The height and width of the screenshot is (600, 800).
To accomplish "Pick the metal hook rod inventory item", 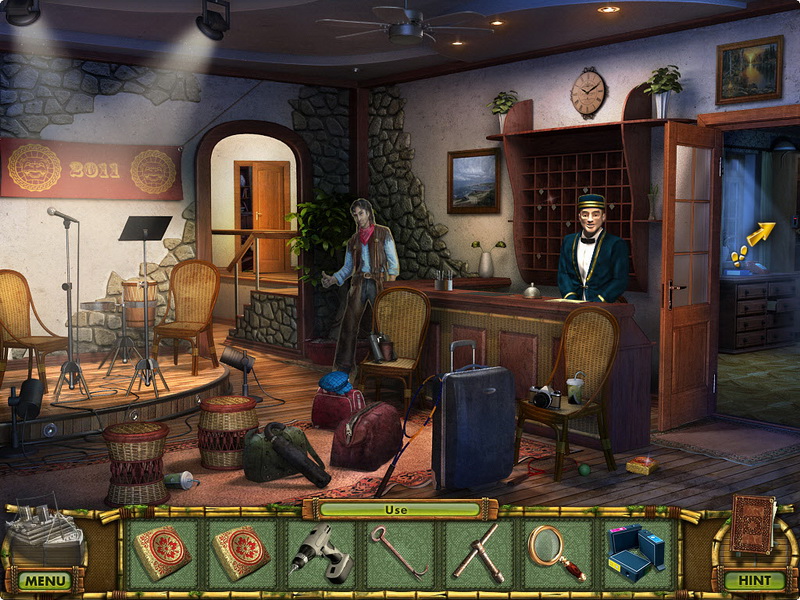I will 398,552.
